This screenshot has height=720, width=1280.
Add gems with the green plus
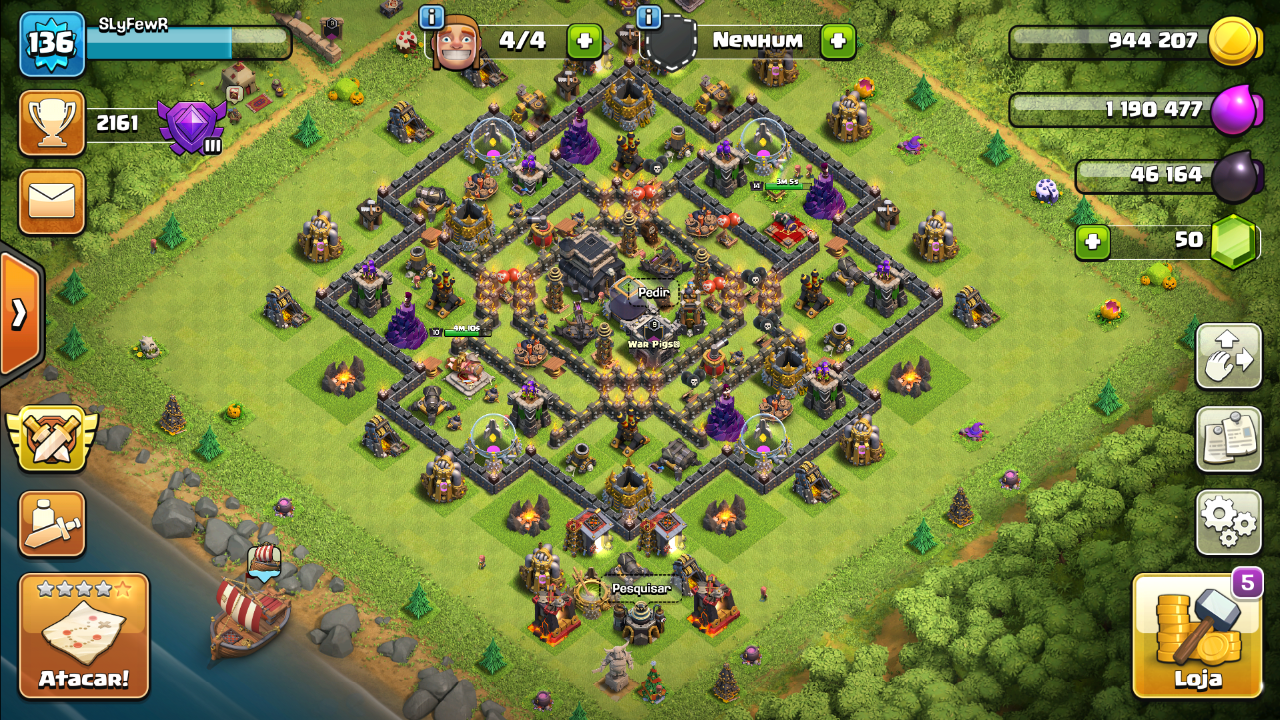click(x=1092, y=242)
